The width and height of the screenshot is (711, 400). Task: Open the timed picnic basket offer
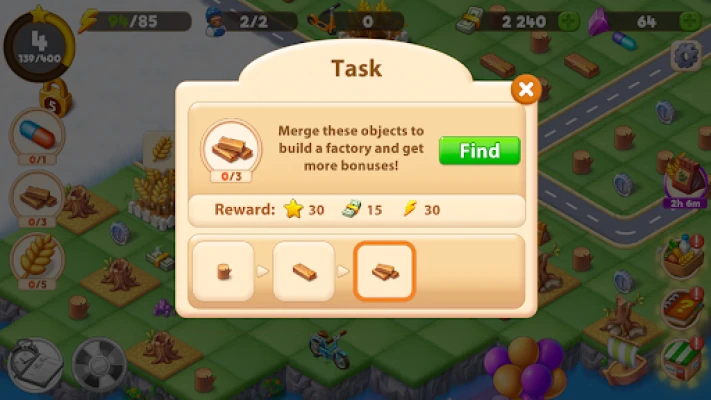685,177
